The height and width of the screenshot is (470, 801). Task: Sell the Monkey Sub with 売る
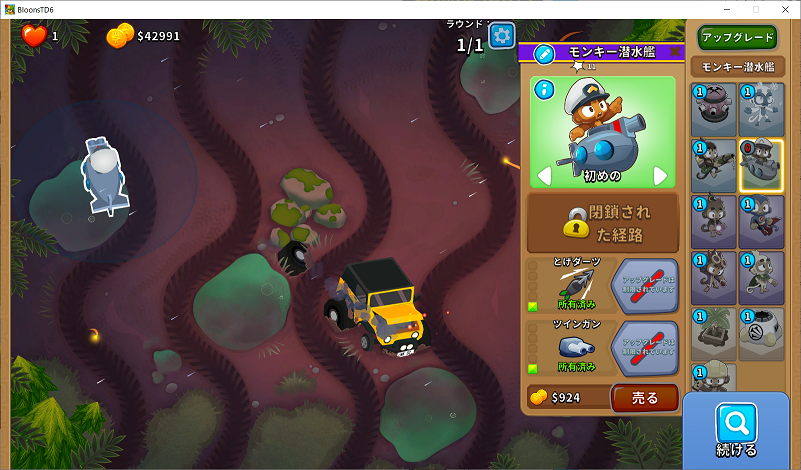(645, 398)
